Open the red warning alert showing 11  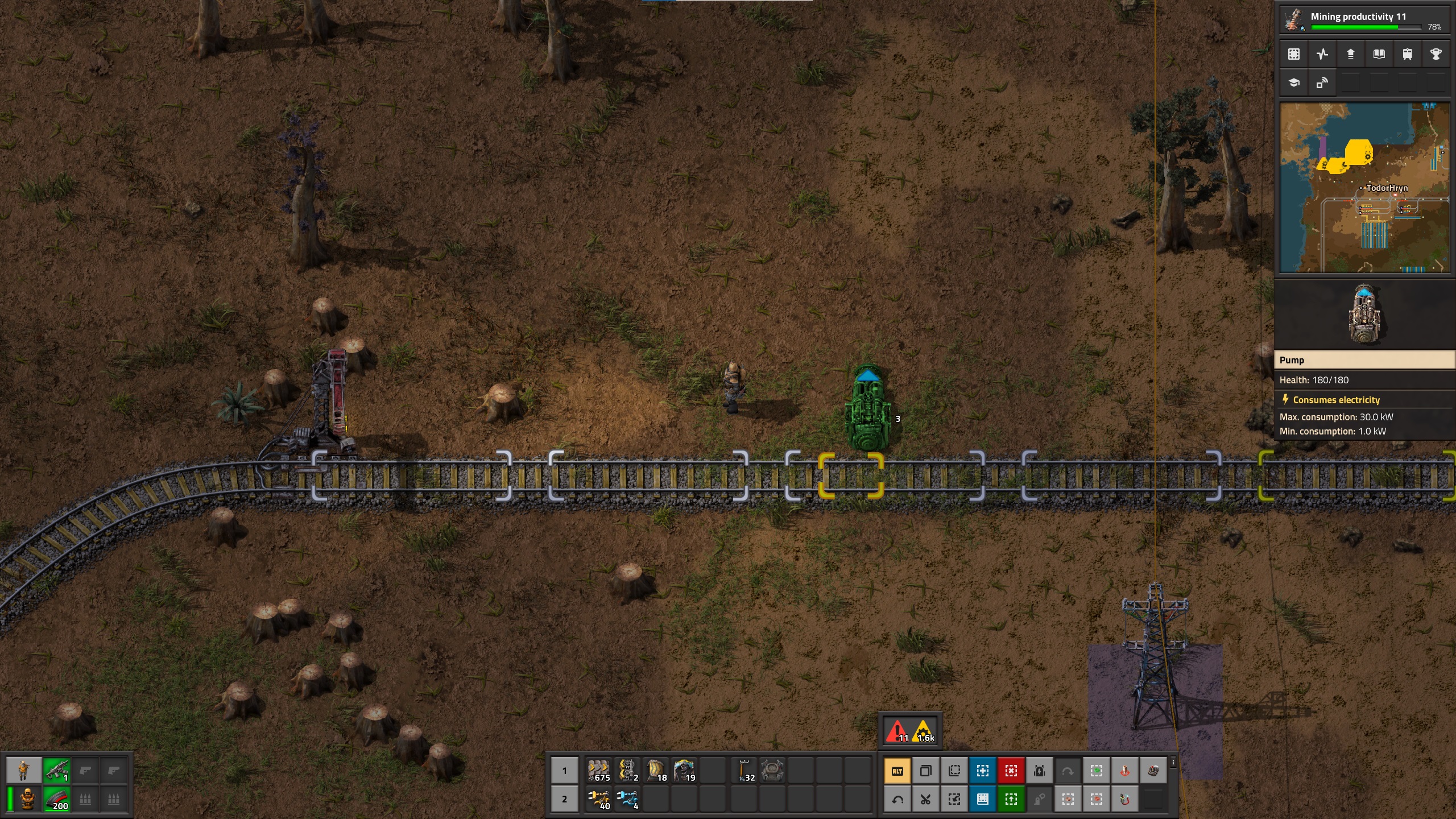897,731
